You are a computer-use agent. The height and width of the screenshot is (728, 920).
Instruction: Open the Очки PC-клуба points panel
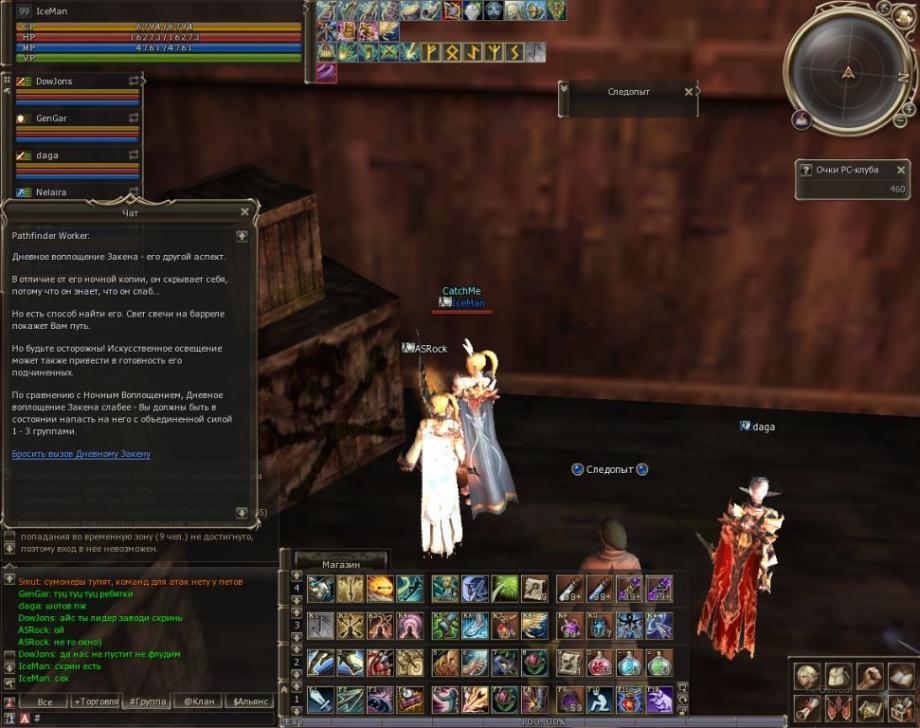pos(847,170)
